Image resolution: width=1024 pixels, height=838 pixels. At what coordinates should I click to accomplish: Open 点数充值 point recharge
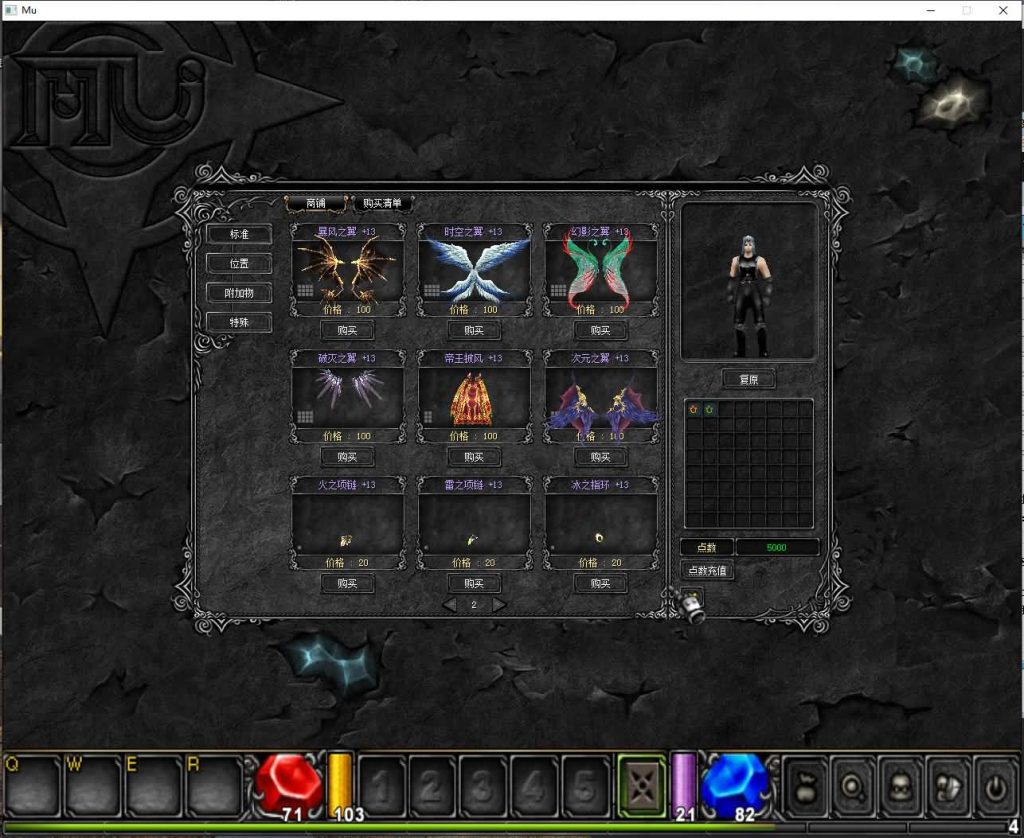(x=707, y=570)
